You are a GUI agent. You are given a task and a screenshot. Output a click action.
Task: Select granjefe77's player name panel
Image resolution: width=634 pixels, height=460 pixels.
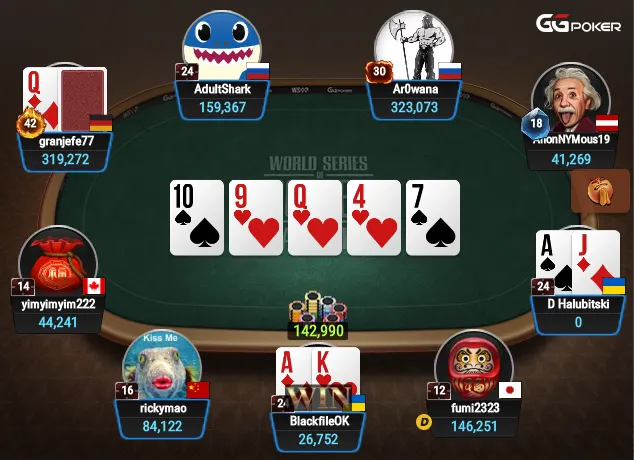[x=64, y=150]
